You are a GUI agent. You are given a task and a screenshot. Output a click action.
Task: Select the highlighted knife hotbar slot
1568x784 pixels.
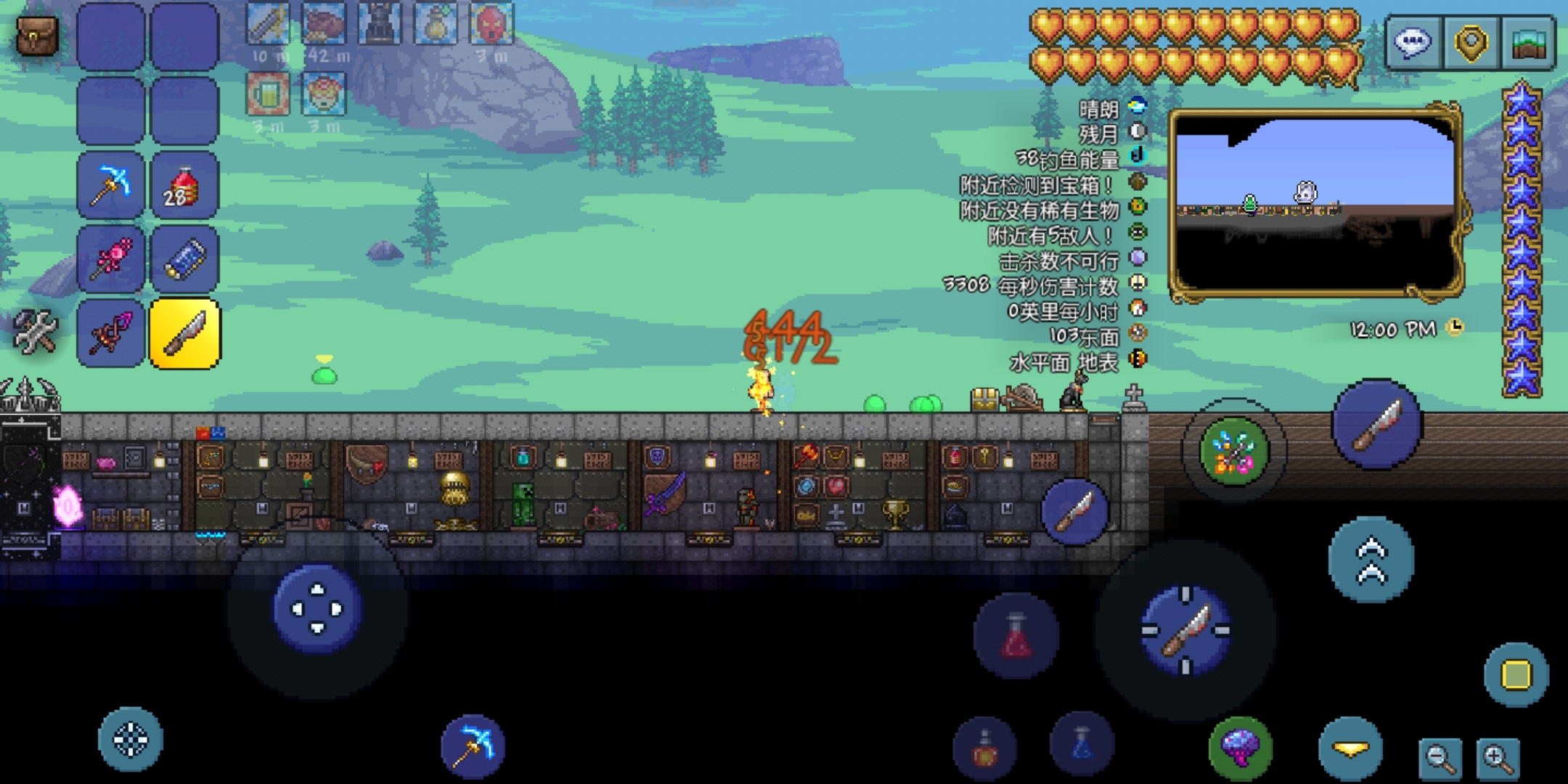(185, 334)
